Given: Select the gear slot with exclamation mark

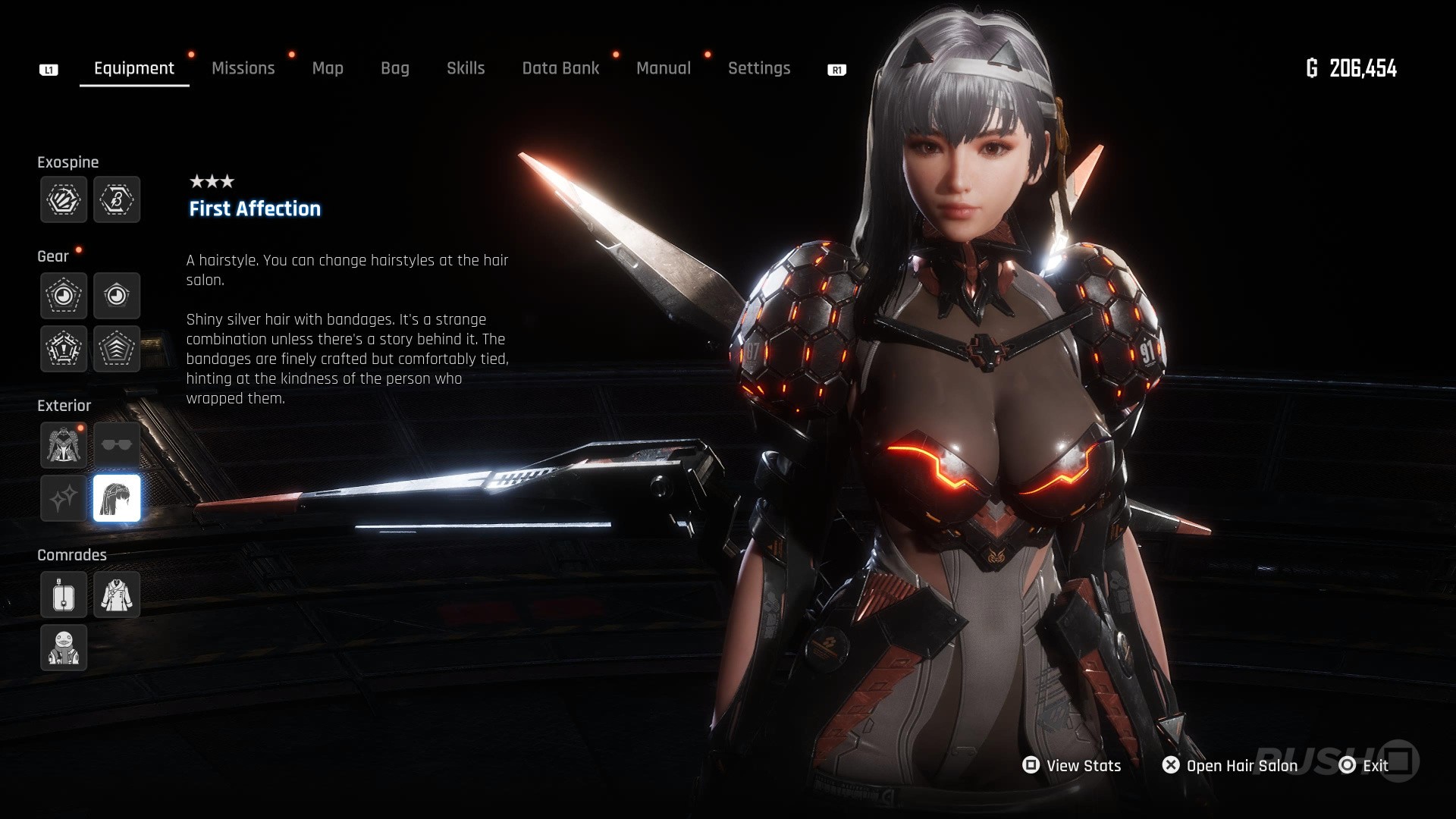Looking at the screenshot, I should coord(64,349).
